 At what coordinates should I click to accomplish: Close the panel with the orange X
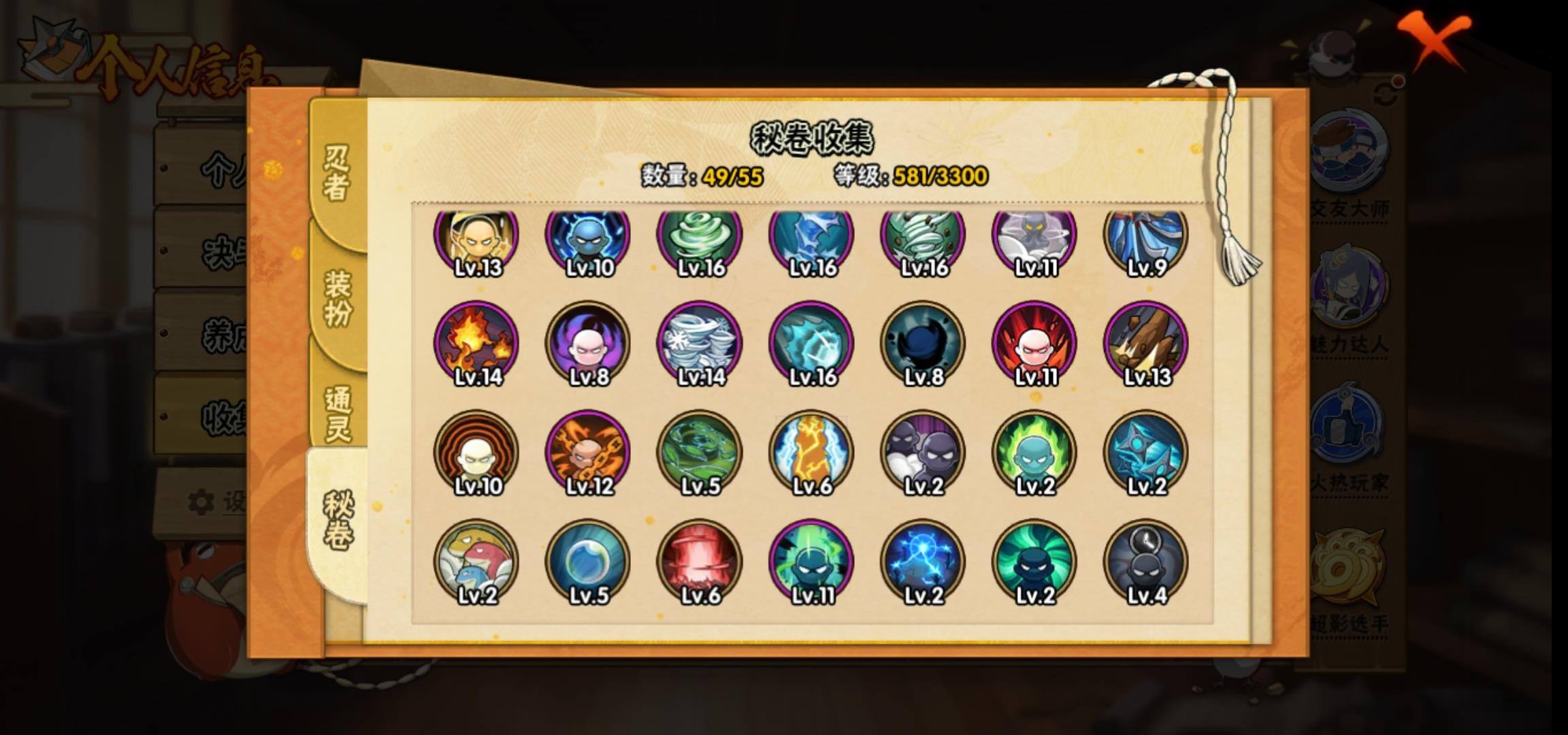(x=1433, y=39)
